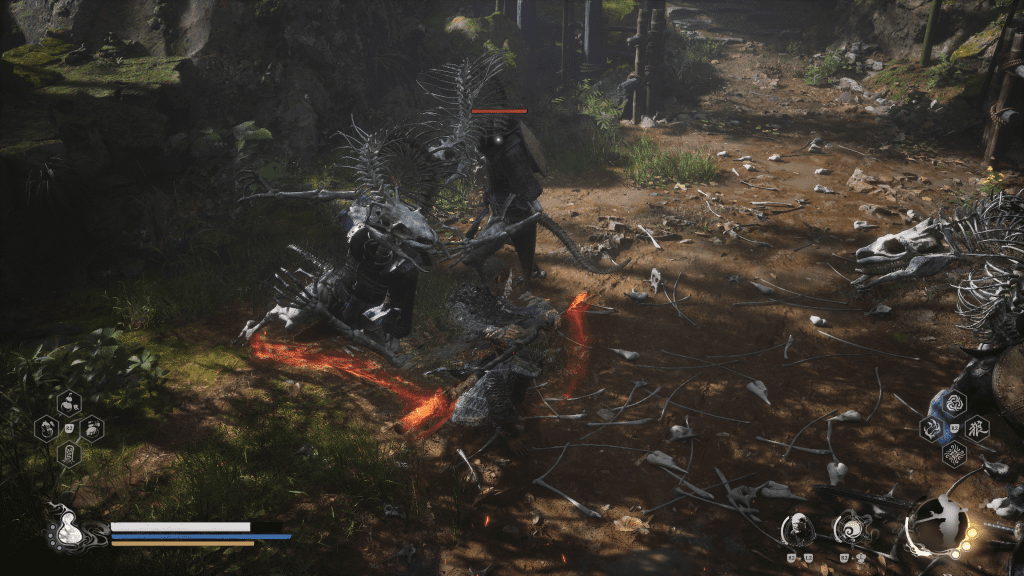Click the staff stance focus gauge
This screenshot has height=576, width=1024.
(x=938, y=525)
